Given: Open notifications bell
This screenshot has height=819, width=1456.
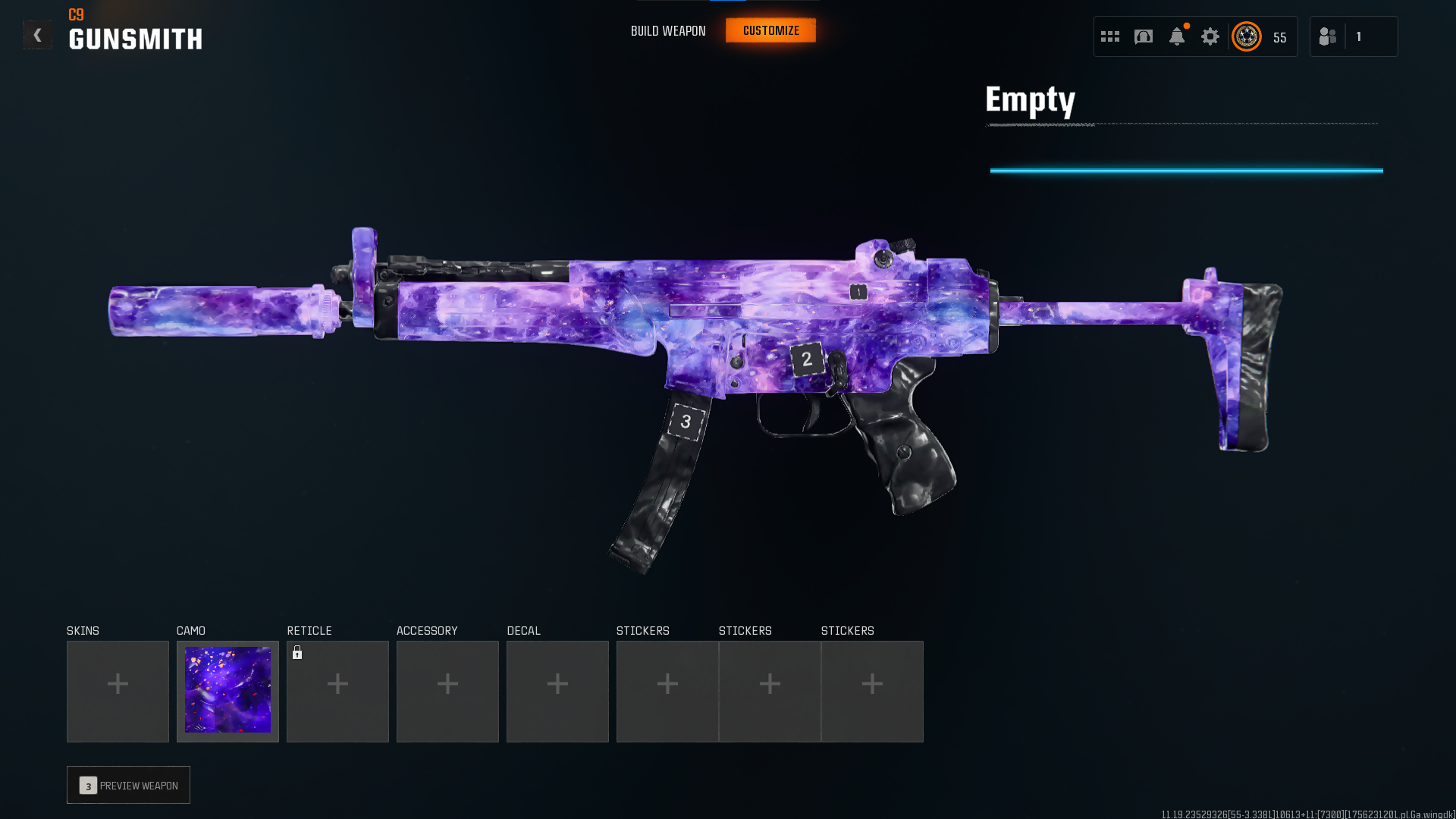Looking at the screenshot, I should pyautogui.click(x=1176, y=36).
